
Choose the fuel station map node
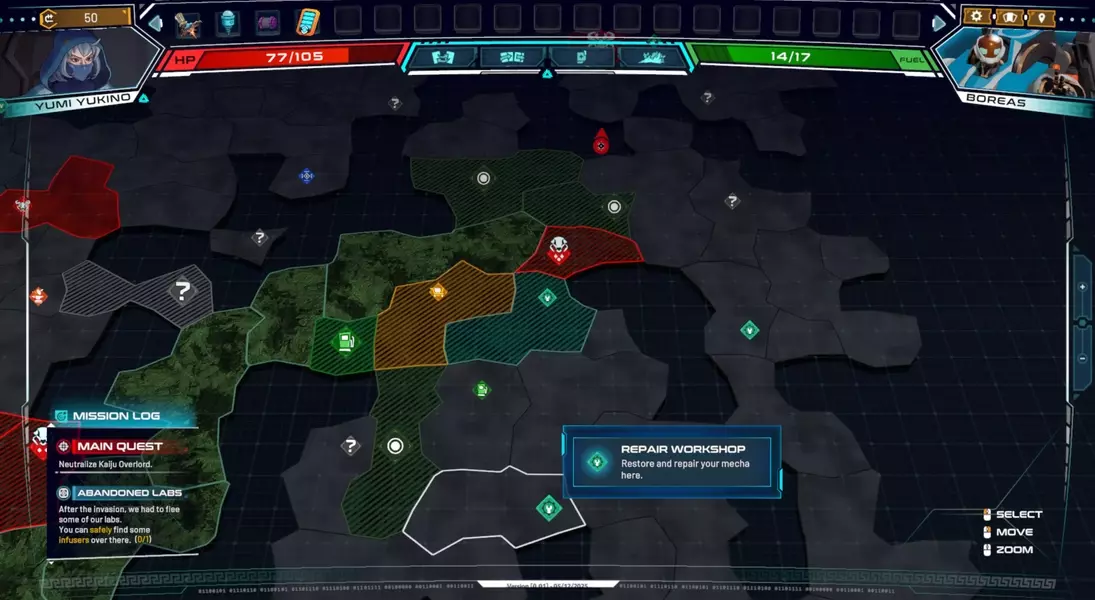pyautogui.click(x=345, y=342)
